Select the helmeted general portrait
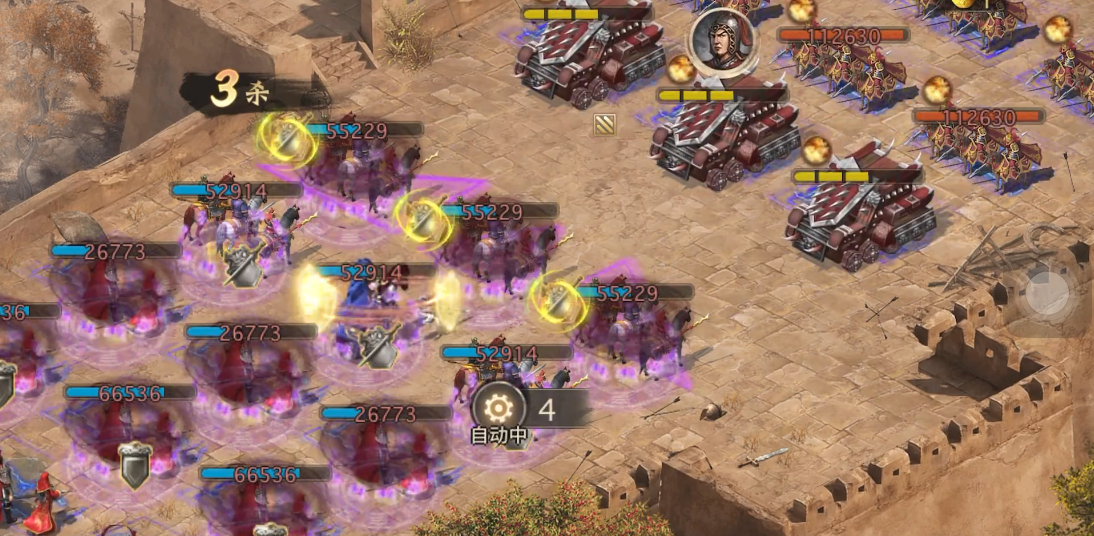This screenshot has height=536, width=1094. [x=719, y=41]
